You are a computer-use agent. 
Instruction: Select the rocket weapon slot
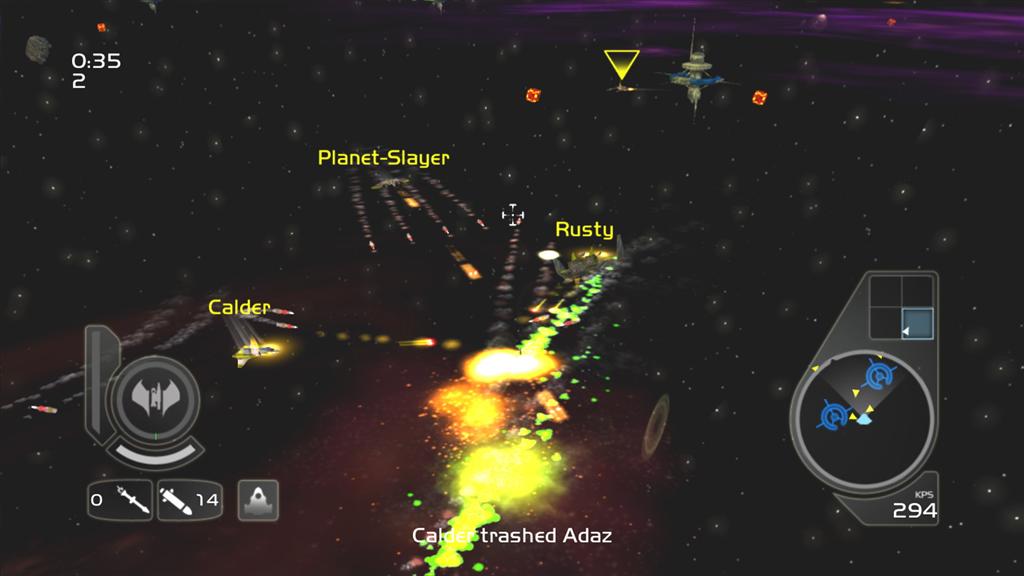coord(189,499)
